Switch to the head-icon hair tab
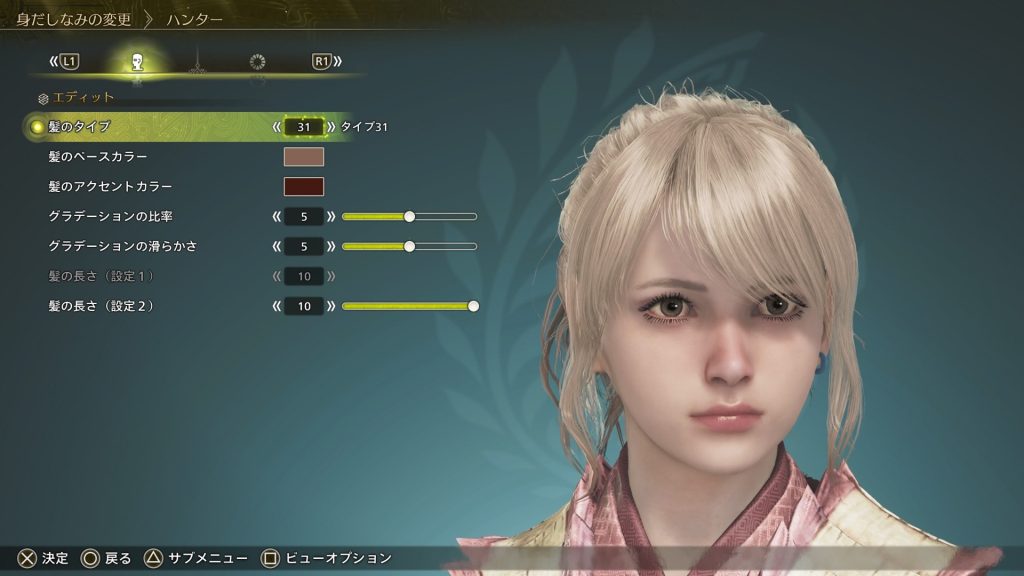The height and width of the screenshot is (576, 1024). [137, 62]
